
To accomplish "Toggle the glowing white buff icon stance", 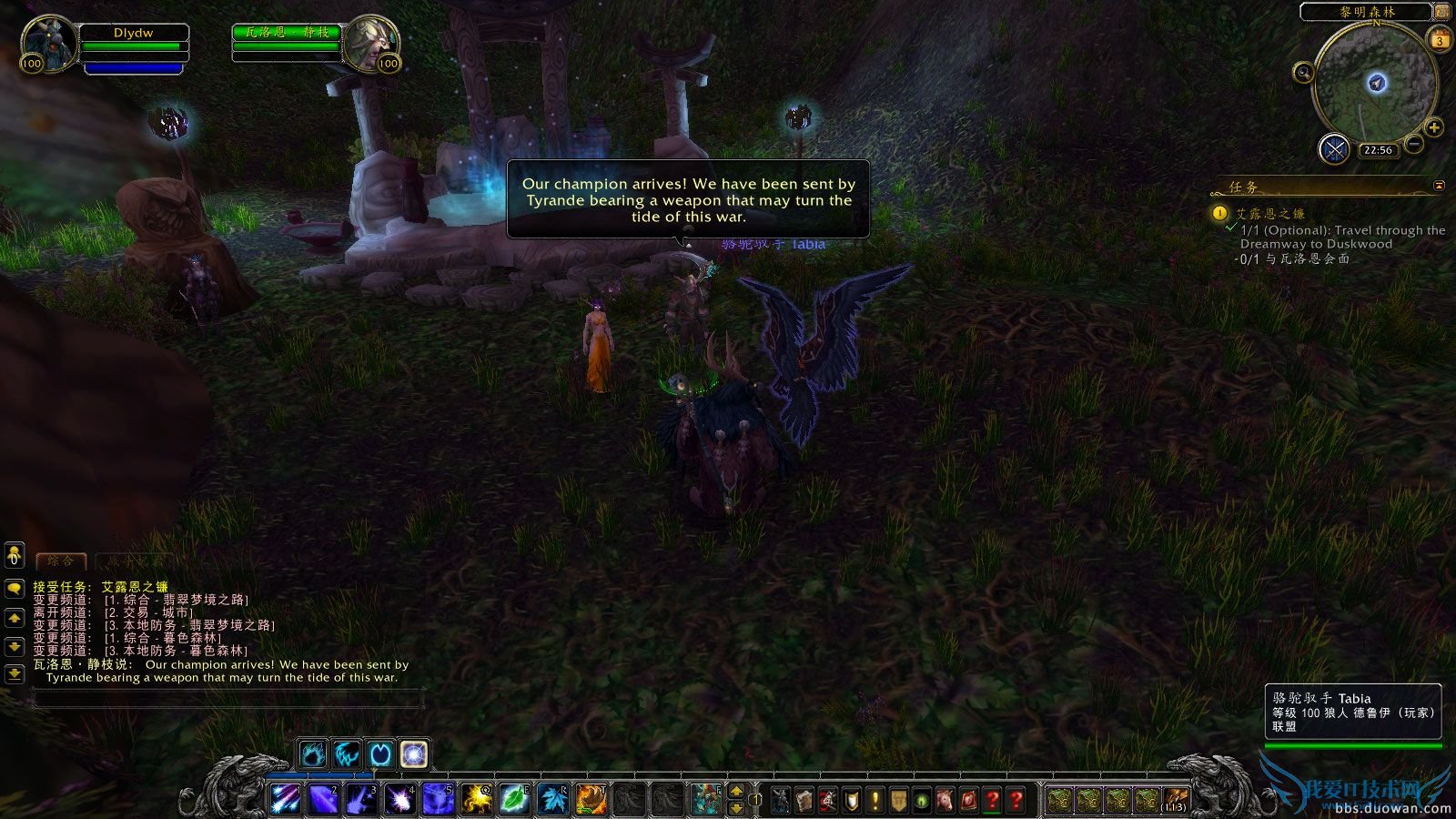I will [x=413, y=753].
